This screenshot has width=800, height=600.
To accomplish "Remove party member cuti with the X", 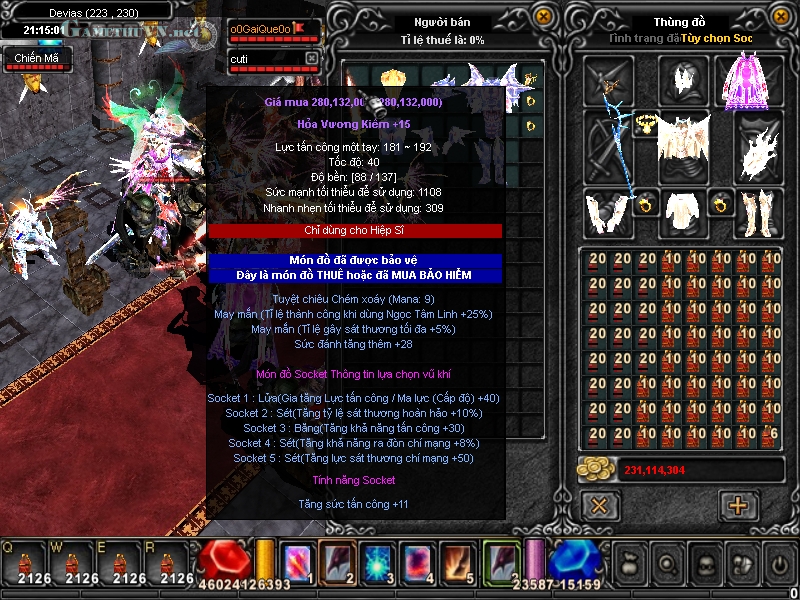I will 311,59.
